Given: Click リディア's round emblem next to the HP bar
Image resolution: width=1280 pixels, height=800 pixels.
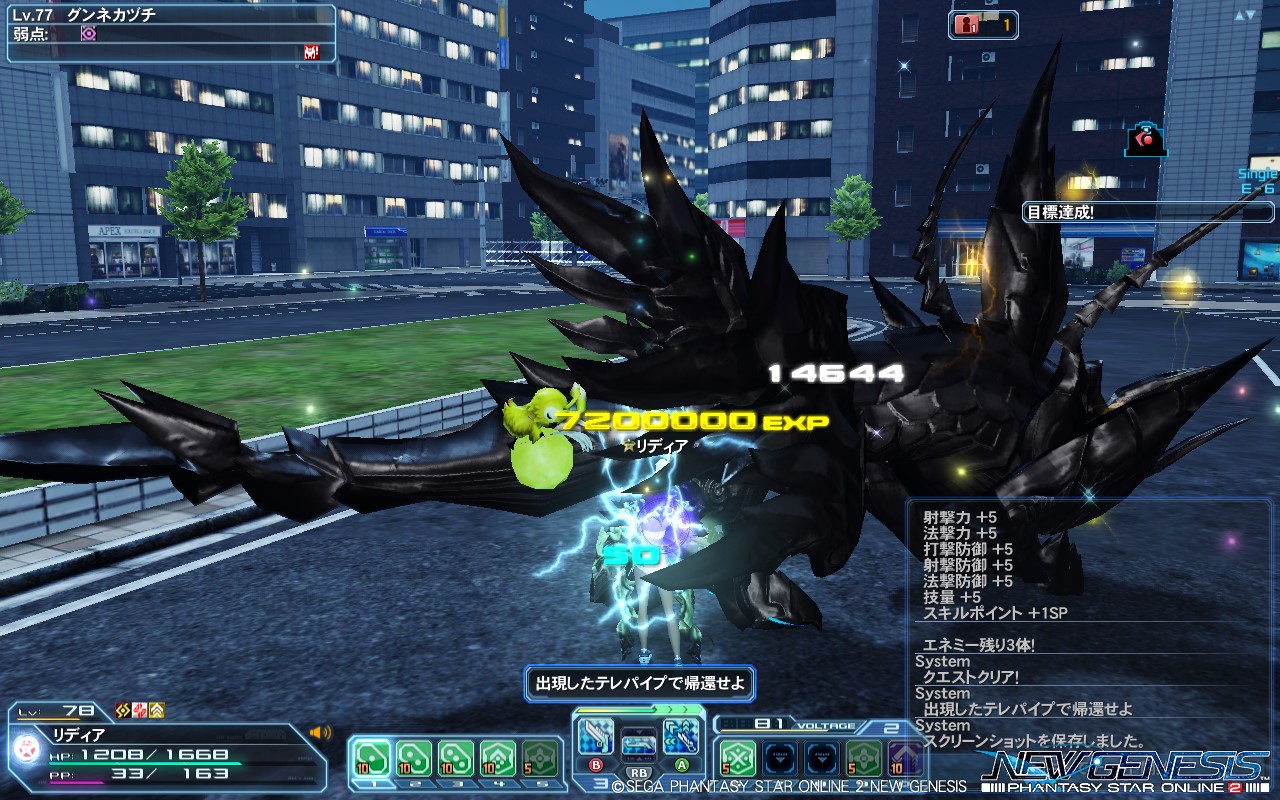Looking at the screenshot, I should coord(27,751).
